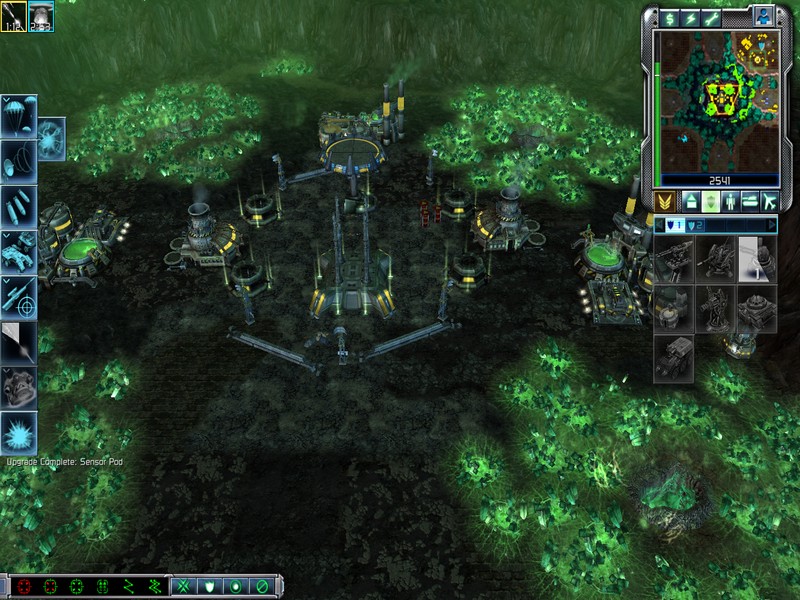Click the green shield guard command
Screen dimensions: 800x600
(209, 586)
